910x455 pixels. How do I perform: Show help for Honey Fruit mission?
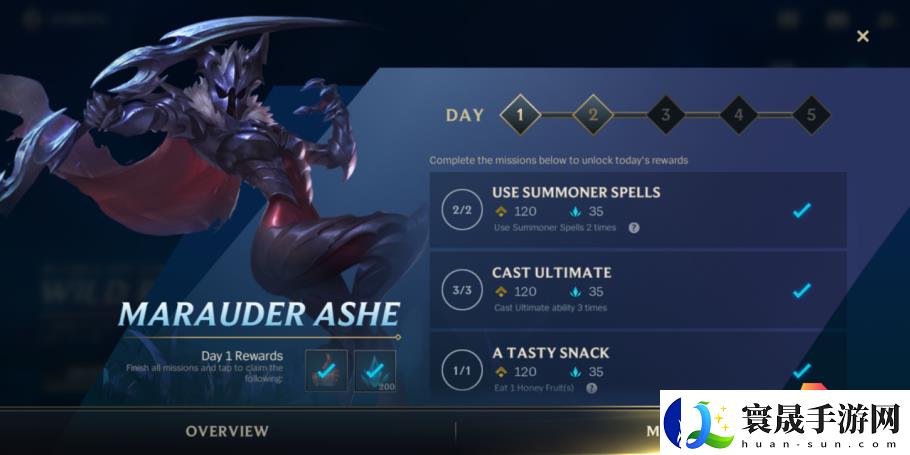click(592, 388)
